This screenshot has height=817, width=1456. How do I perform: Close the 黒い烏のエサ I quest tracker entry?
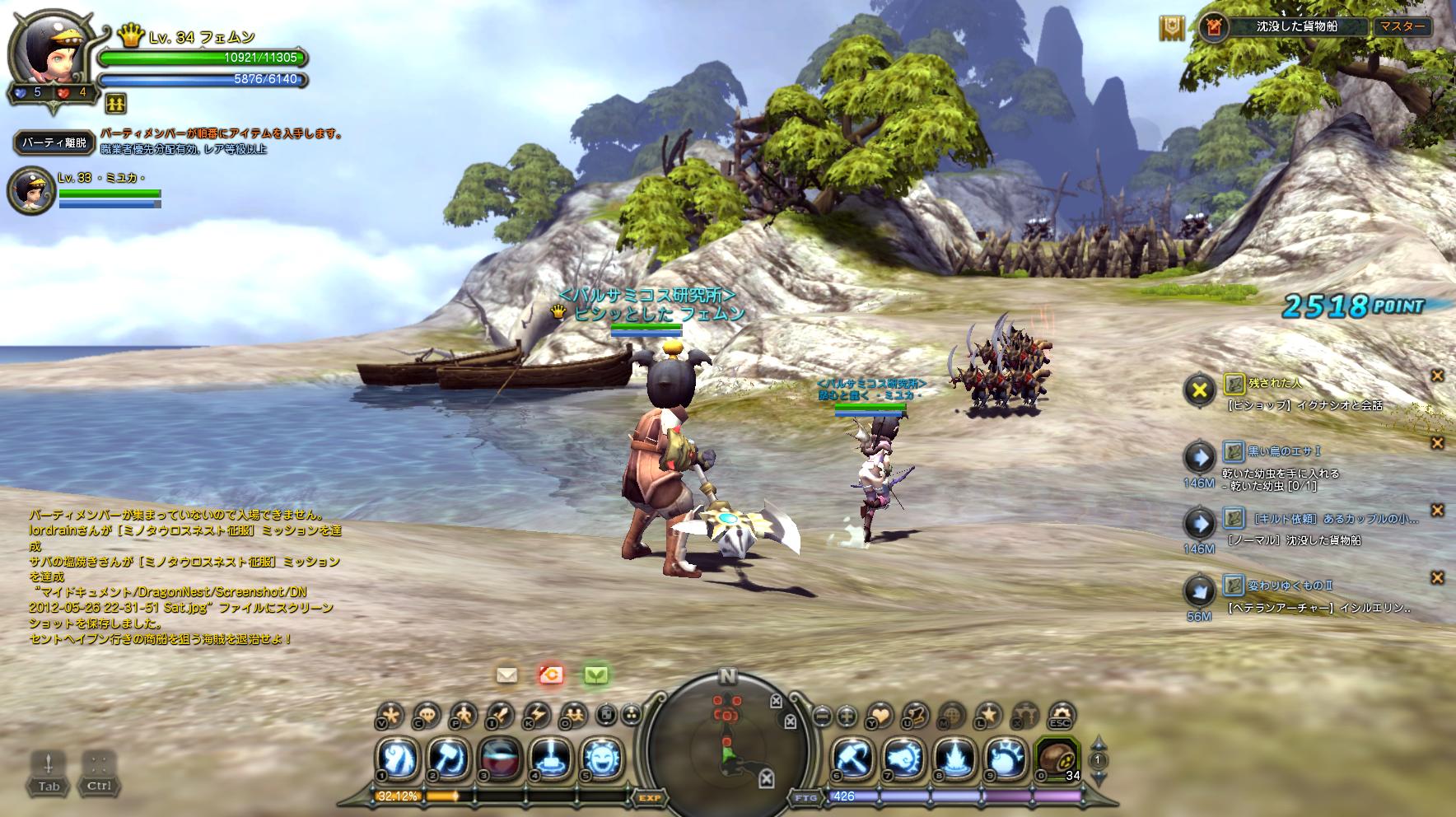(1437, 443)
